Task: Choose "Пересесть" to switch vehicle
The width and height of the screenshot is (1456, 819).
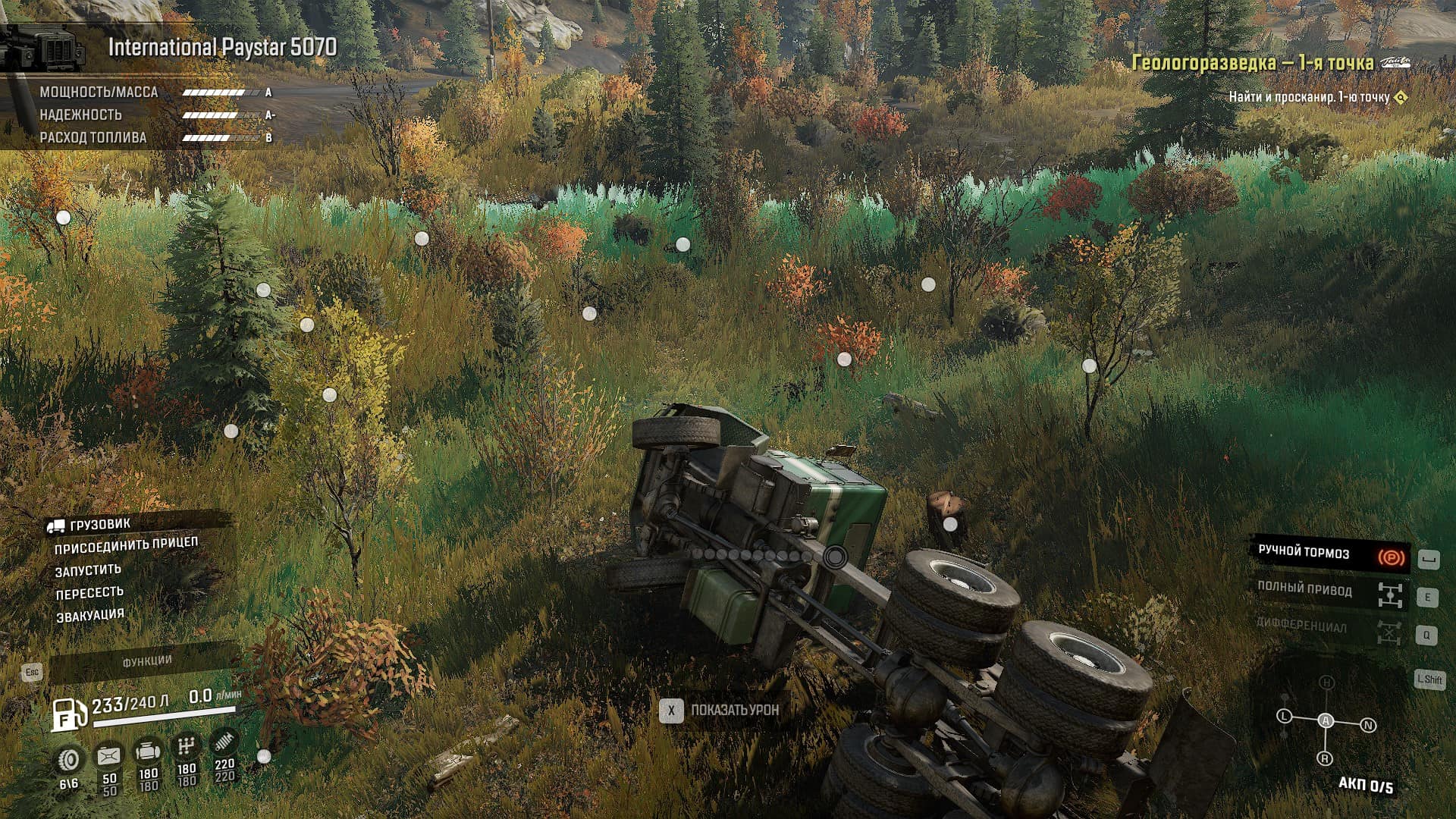Action: (89, 593)
